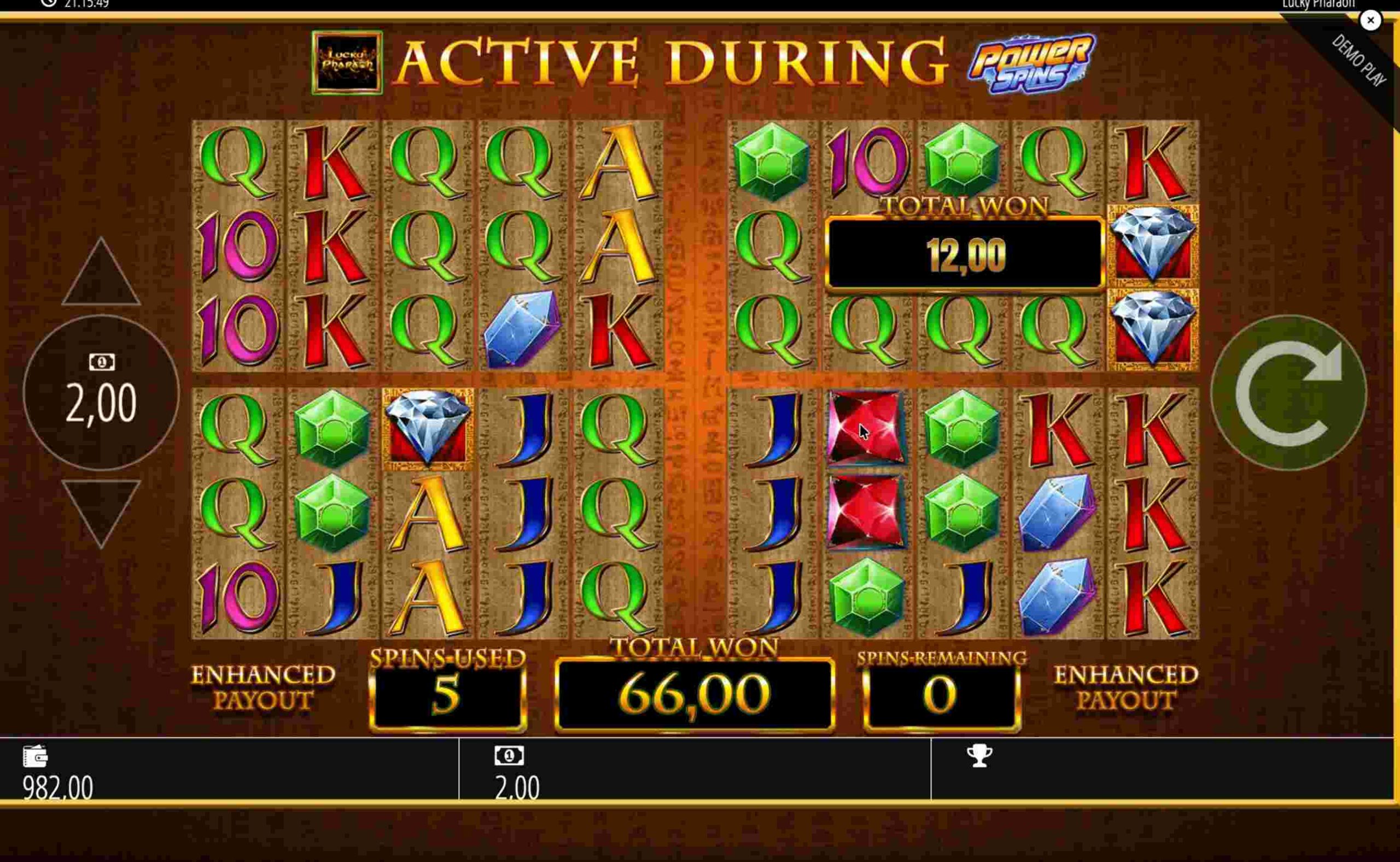The image size is (1400, 862).
Task: Click the trophy icon in the bottom bar
Action: 979,756
